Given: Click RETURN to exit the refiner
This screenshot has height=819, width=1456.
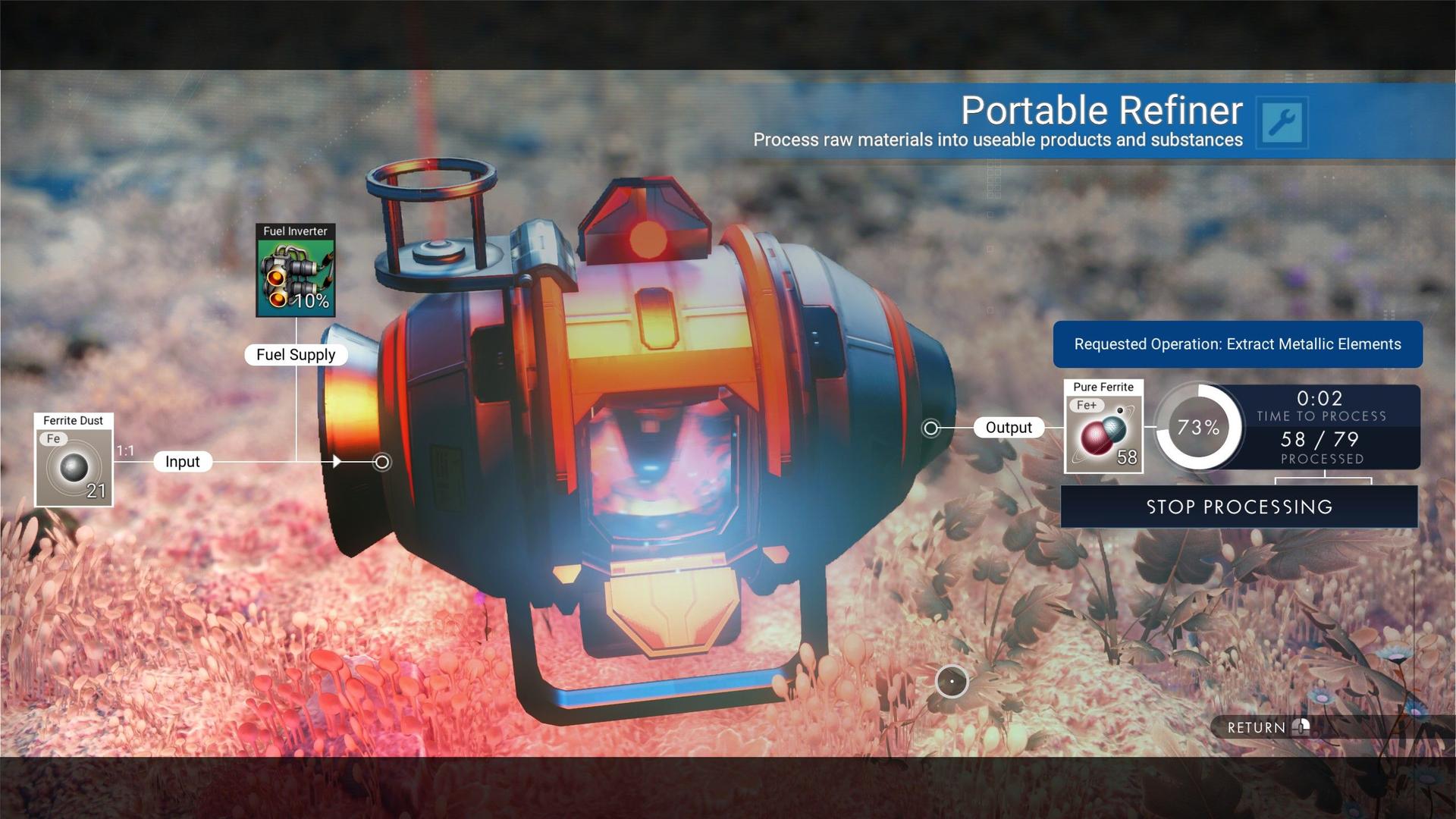Looking at the screenshot, I should [1259, 727].
